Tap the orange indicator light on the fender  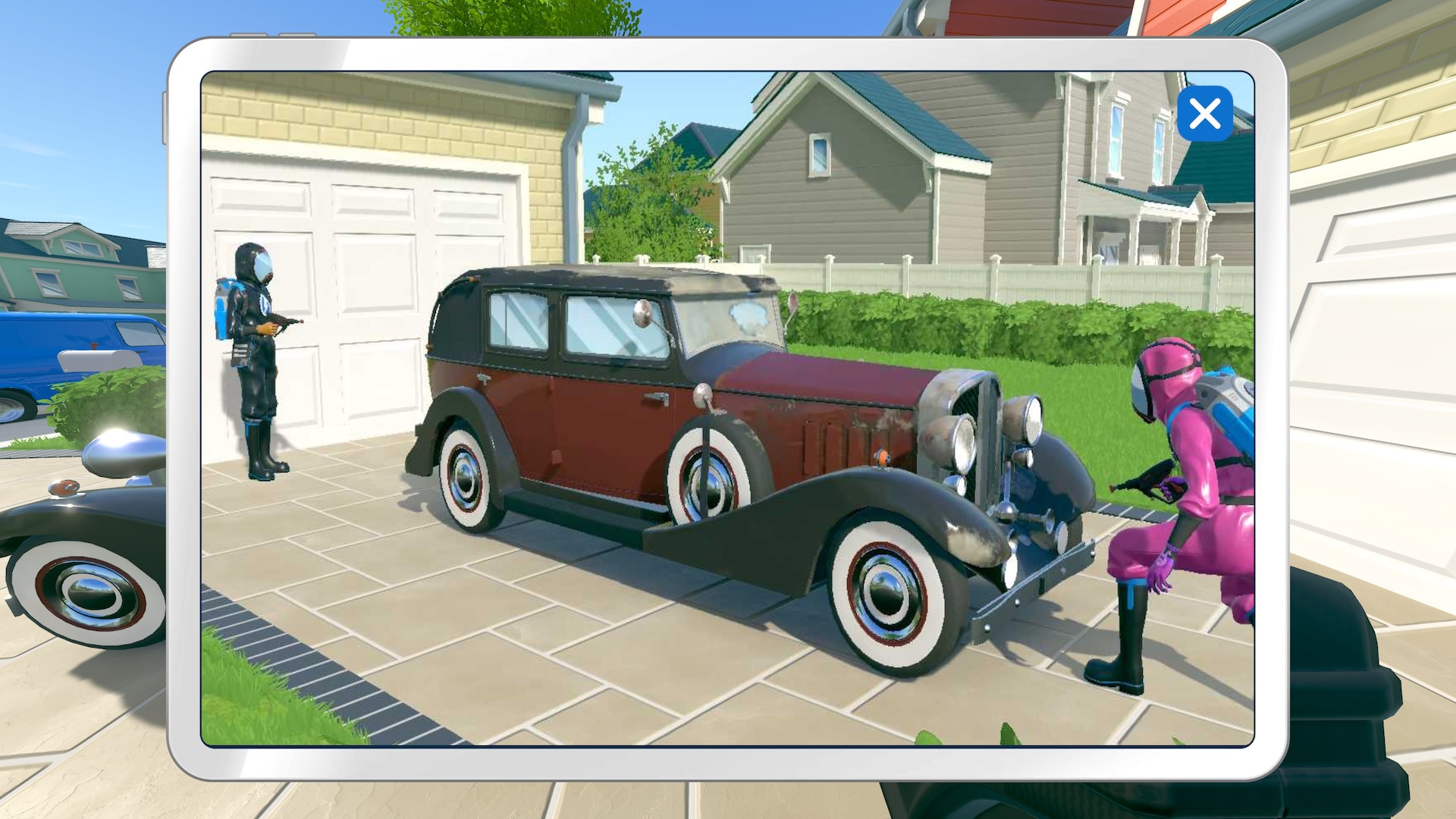[882, 457]
